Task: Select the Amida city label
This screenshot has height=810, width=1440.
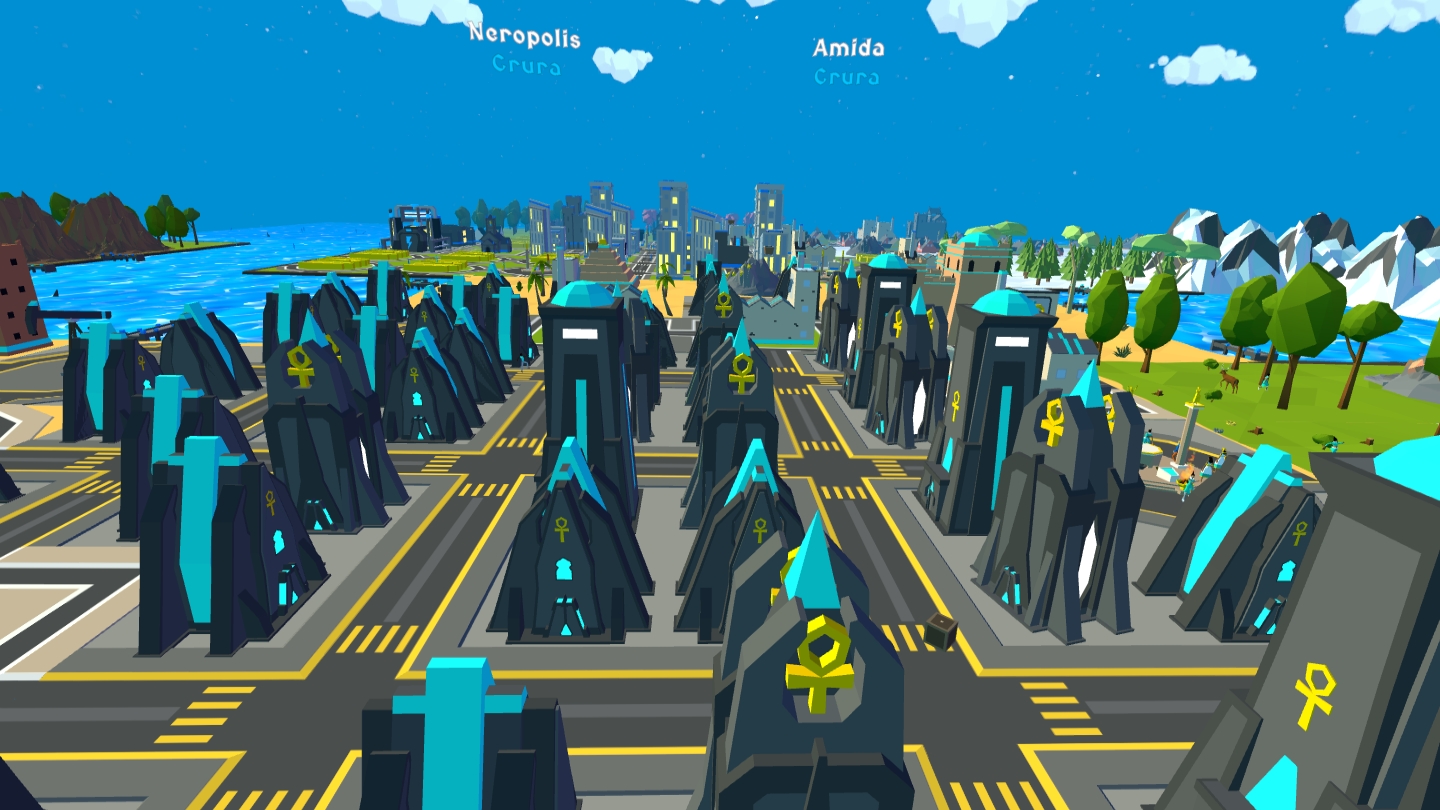Action: pos(848,48)
